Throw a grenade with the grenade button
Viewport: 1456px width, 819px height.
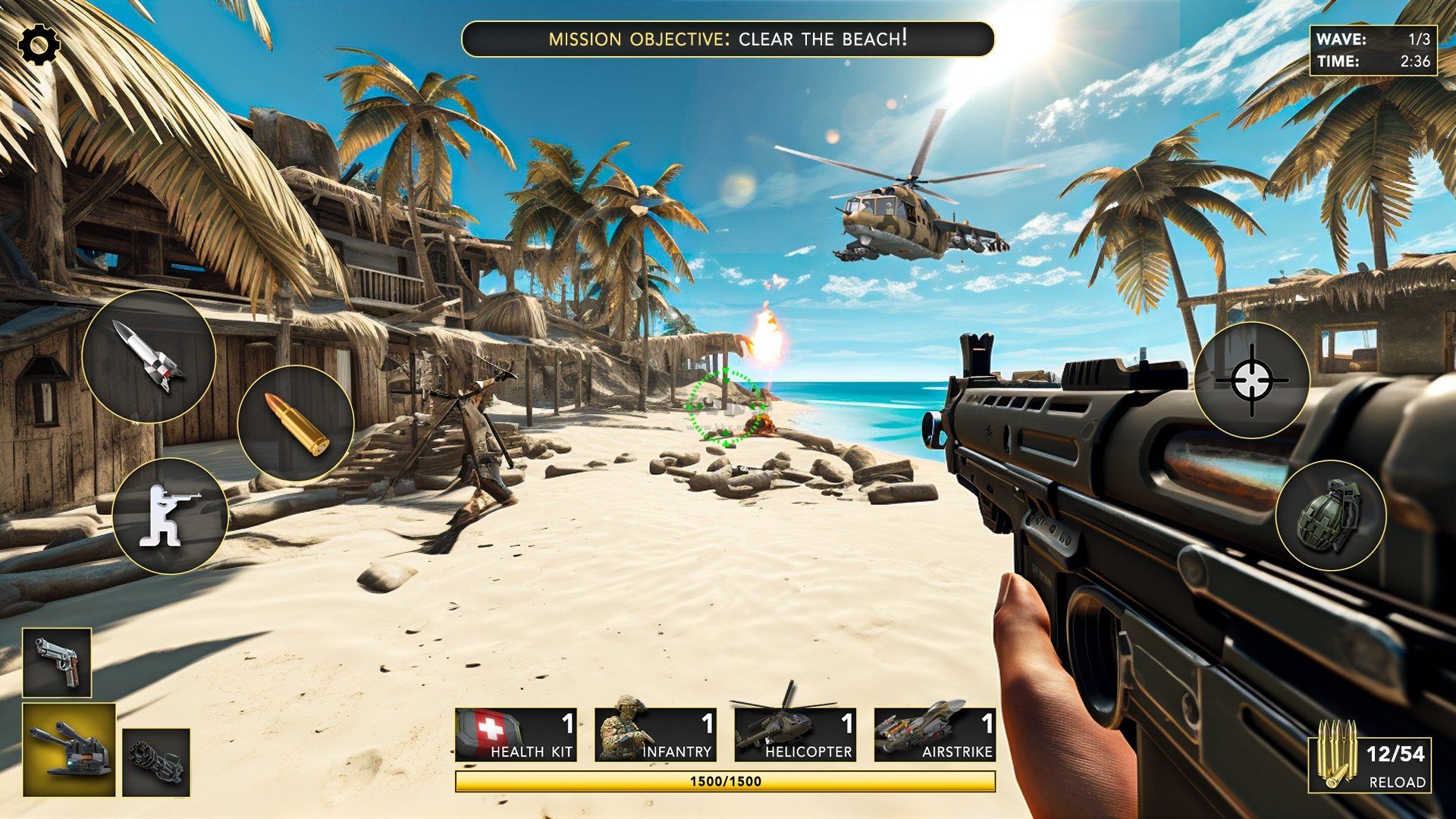(x=1331, y=516)
